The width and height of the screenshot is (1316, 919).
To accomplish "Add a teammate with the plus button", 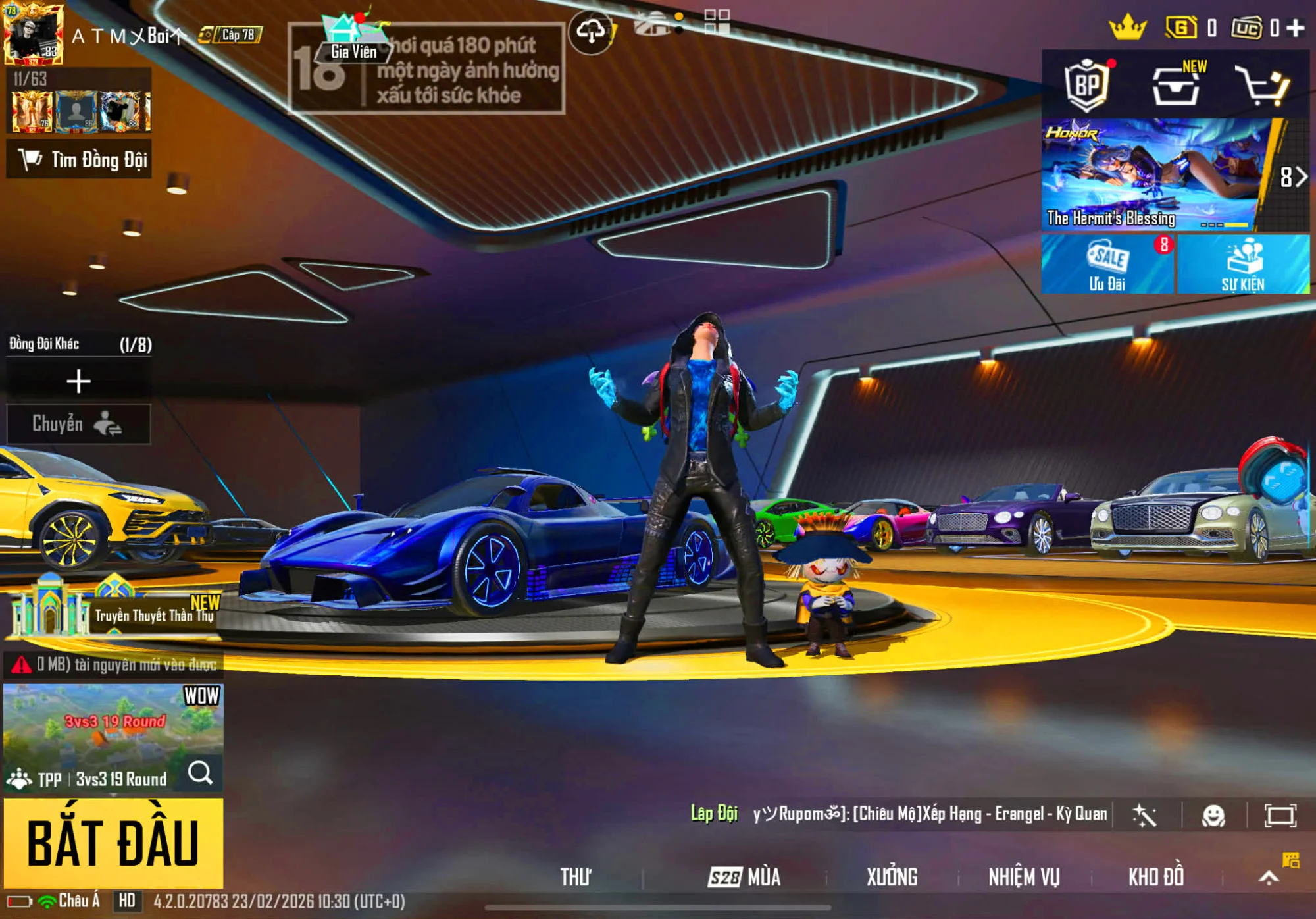I will click(78, 381).
